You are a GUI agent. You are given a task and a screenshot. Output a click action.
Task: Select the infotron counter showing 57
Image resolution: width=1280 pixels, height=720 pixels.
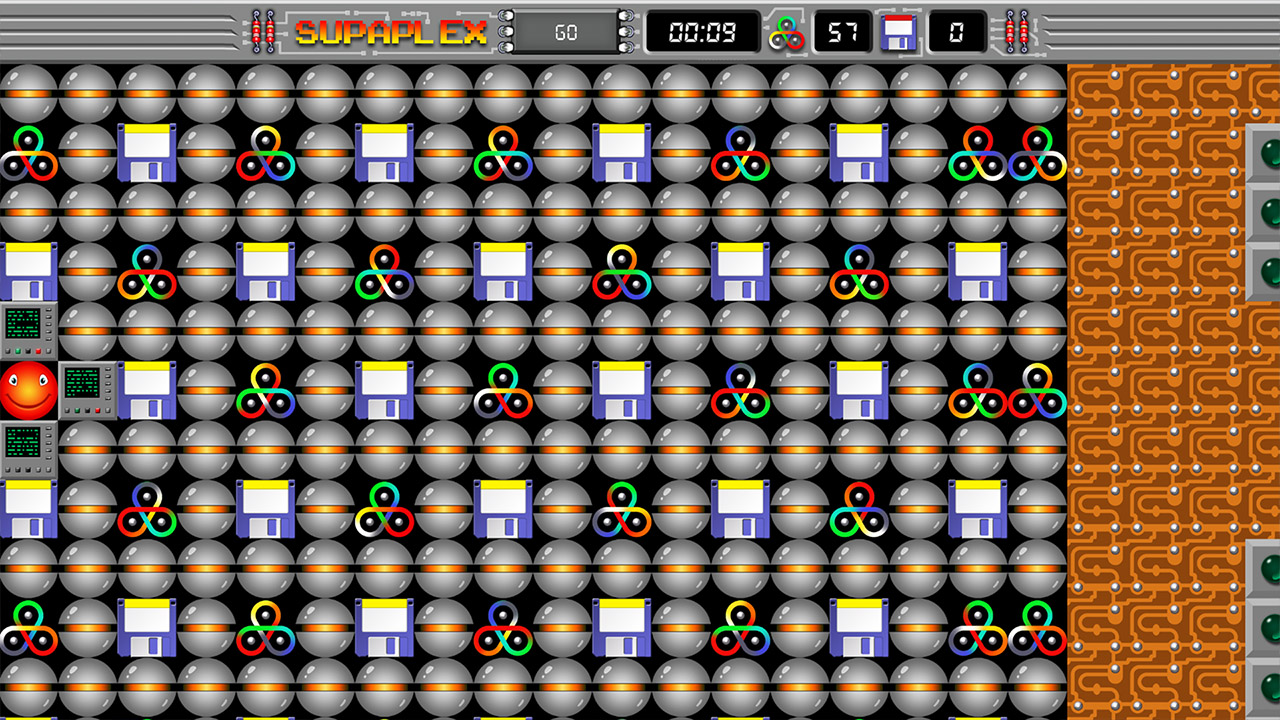(843, 31)
